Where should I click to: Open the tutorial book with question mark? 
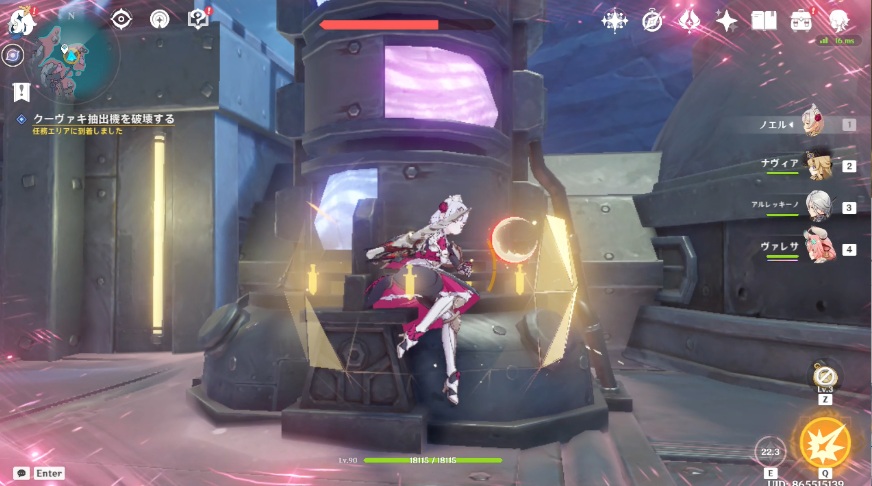point(198,19)
